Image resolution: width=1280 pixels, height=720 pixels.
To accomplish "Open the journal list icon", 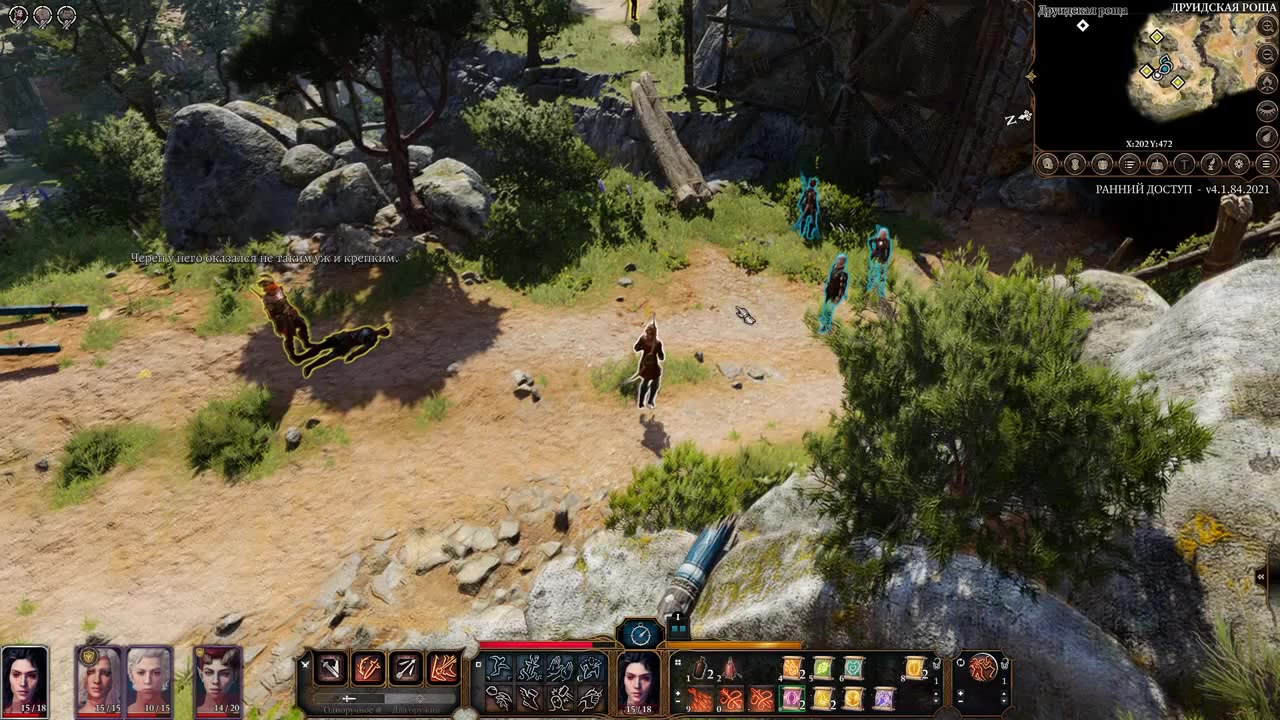I will 1129,164.
